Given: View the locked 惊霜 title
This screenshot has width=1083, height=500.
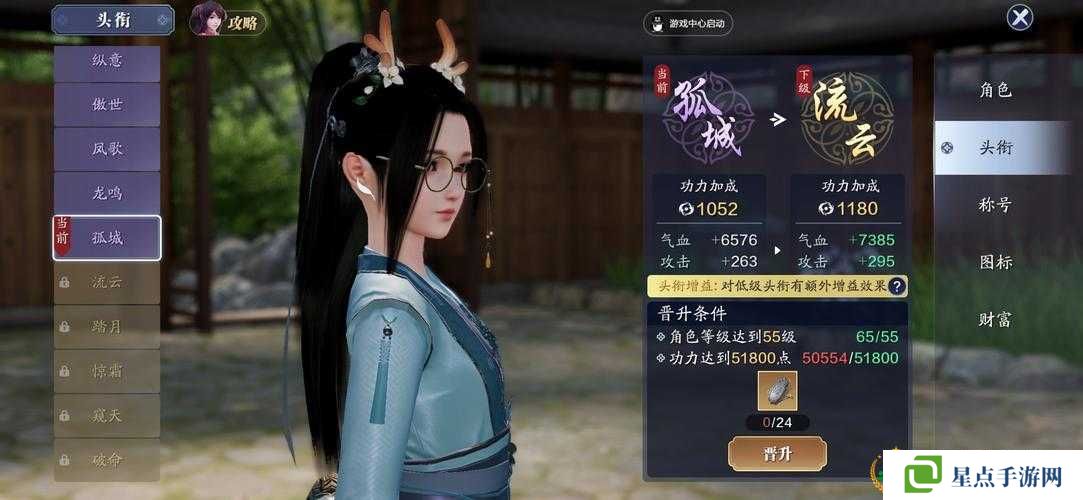Looking at the screenshot, I should click(107, 371).
